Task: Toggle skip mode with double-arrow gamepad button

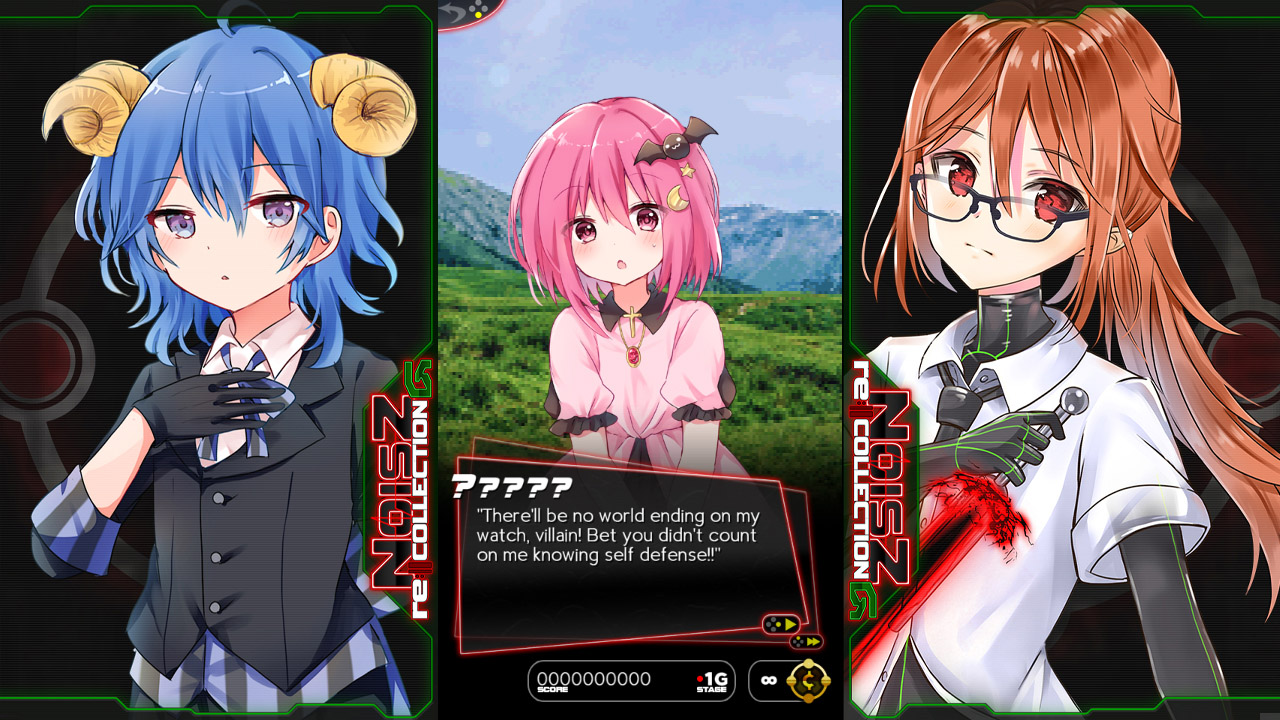Action: pyautogui.click(x=806, y=642)
